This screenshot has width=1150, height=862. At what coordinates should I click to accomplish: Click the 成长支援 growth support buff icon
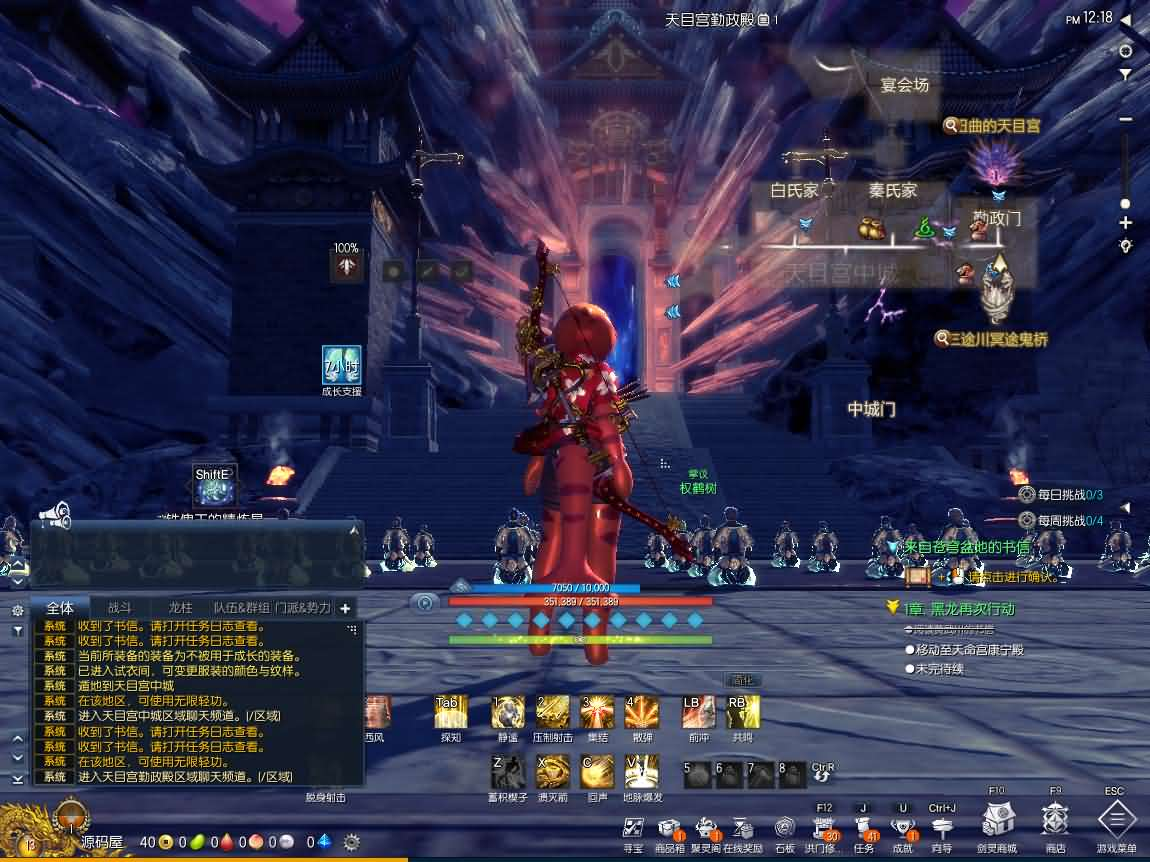point(341,365)
